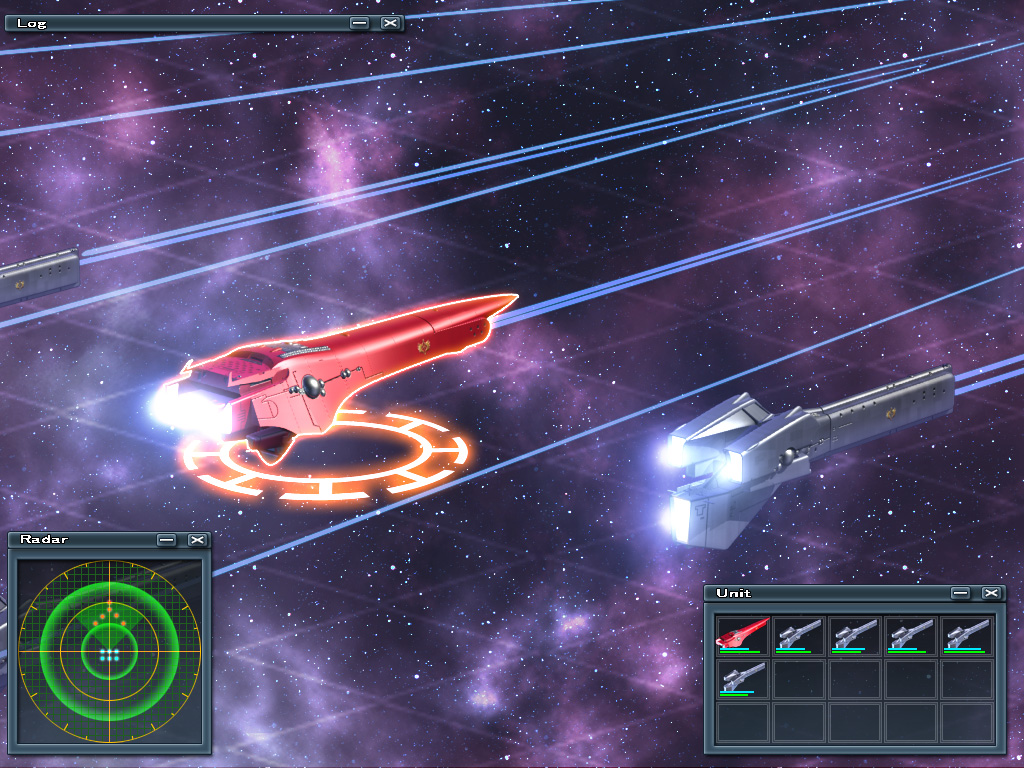Viewport: 1024px width, 768px height.
Task: Select the grey ship in second row
Action: 742,678
